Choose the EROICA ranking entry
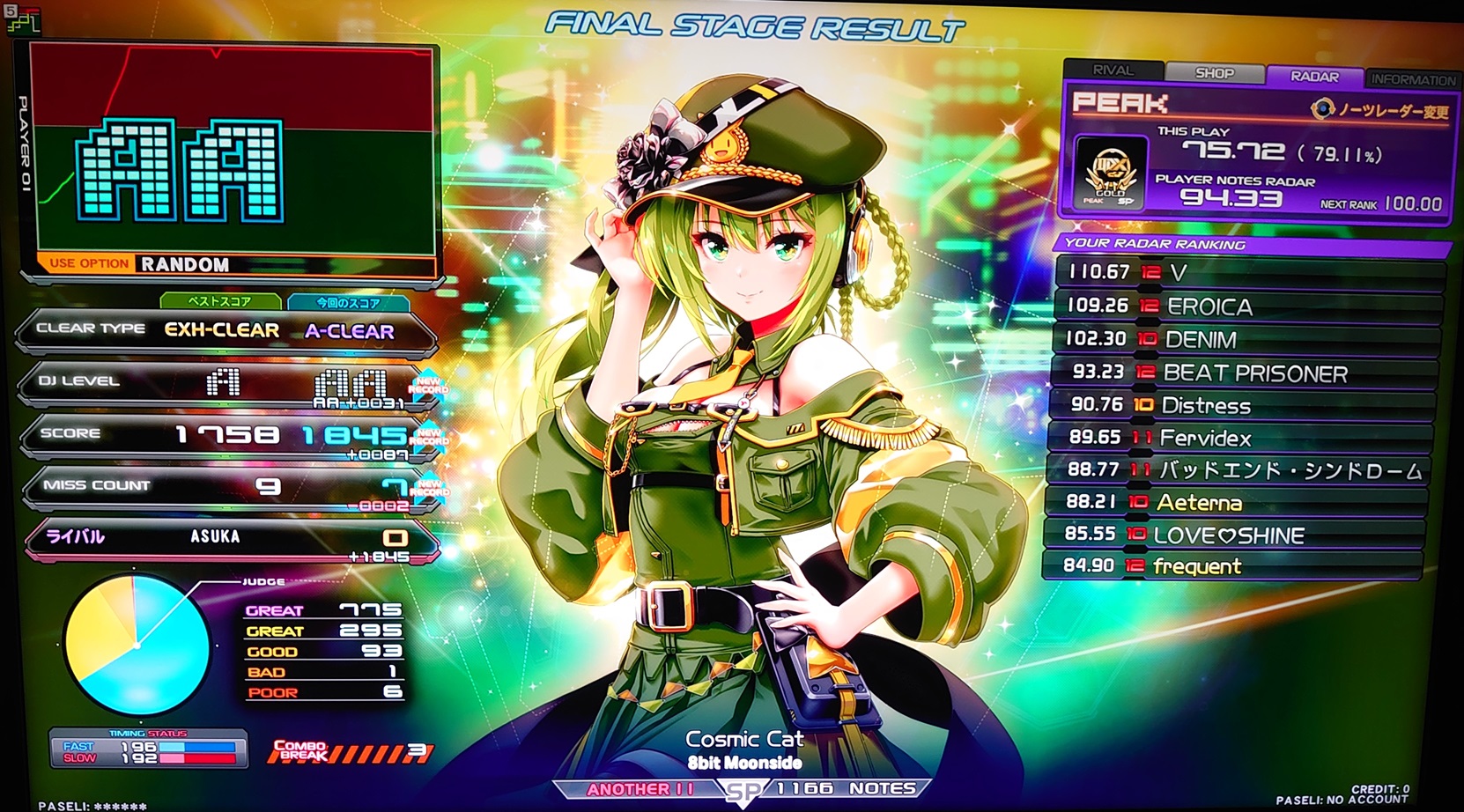 point(1249,306)
